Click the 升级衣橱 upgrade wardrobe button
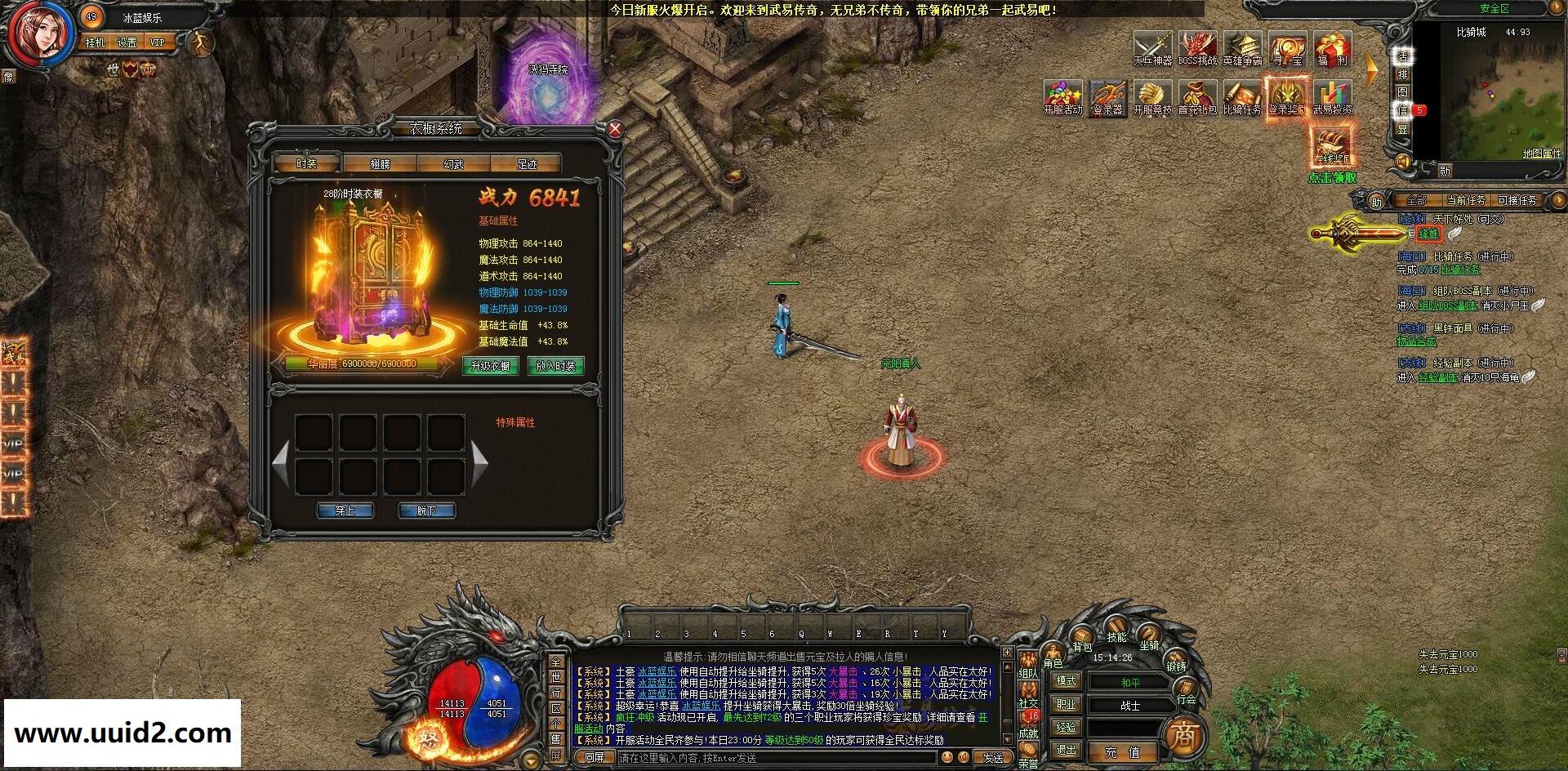The width and height of the screenshot is (1568, 771). pos(490,366)
